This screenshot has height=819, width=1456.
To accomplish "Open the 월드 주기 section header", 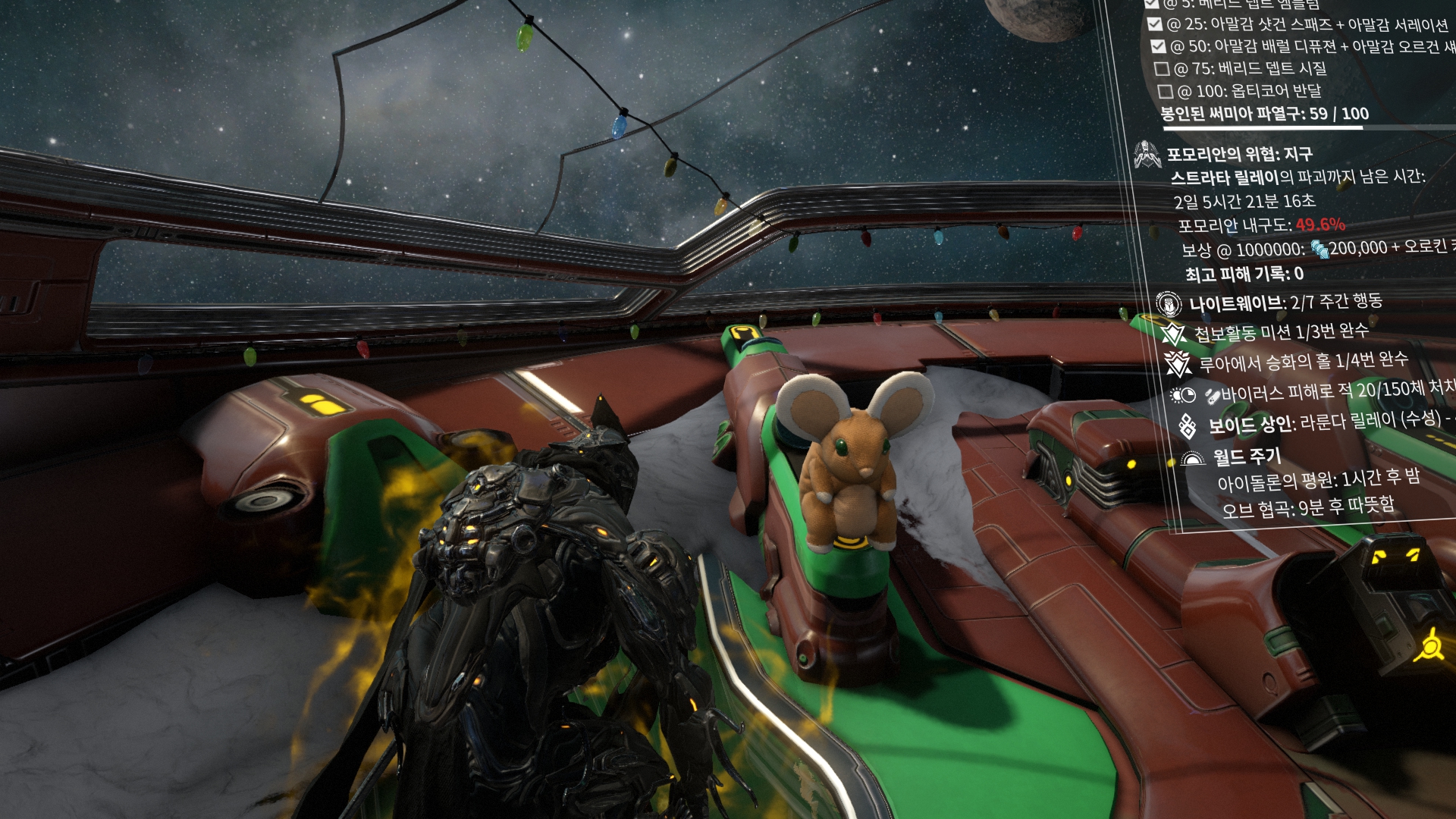I will coord(1247,457).
